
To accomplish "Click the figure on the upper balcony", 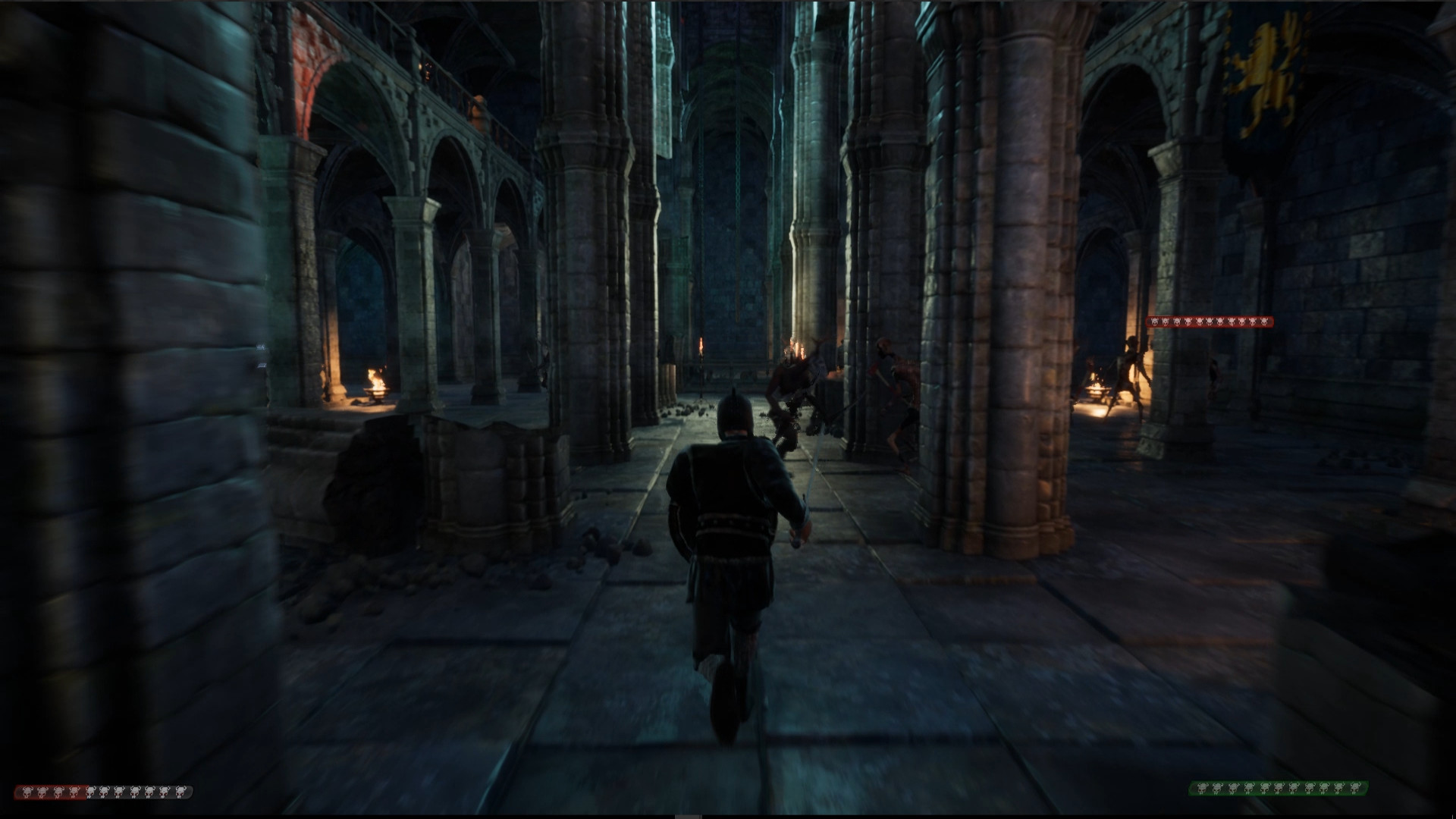I will [x=478, y=106].
